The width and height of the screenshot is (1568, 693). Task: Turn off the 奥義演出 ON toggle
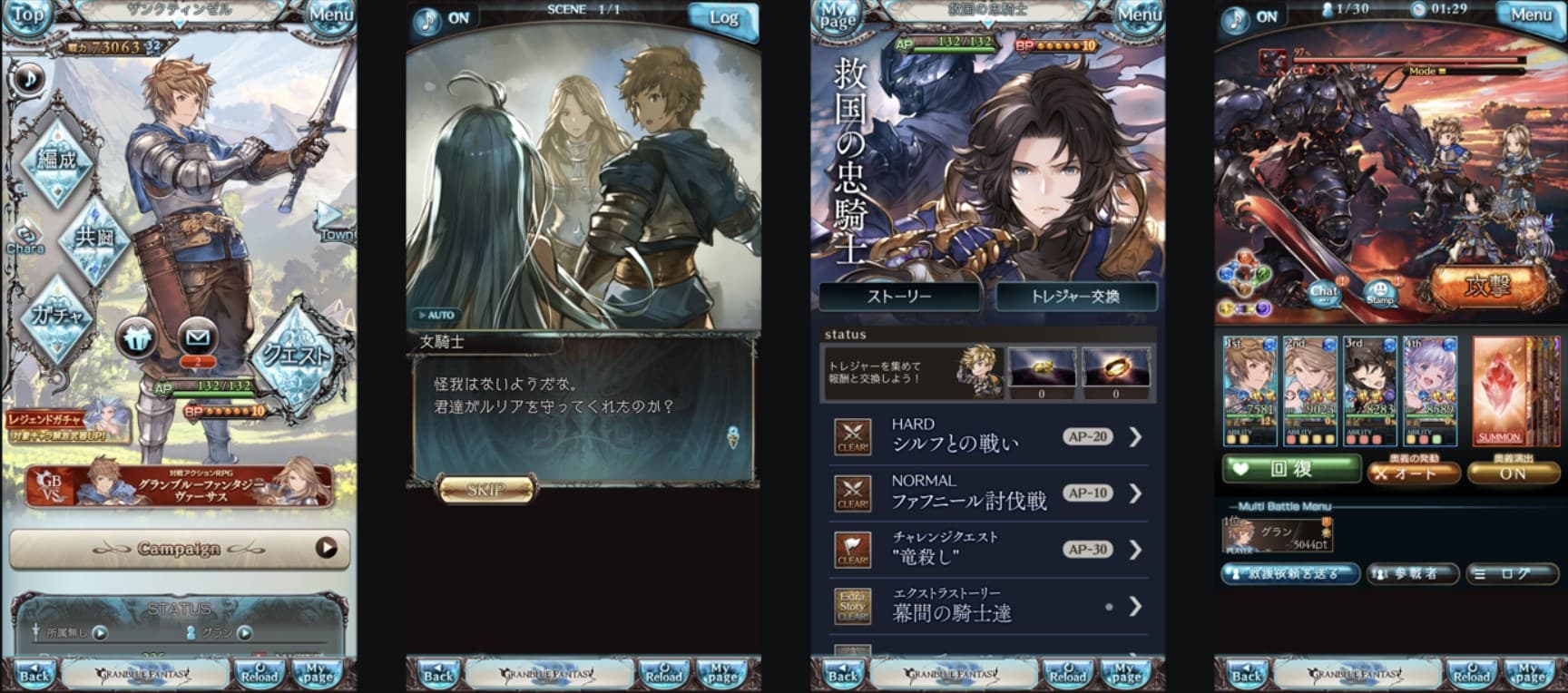point(1514,472)
